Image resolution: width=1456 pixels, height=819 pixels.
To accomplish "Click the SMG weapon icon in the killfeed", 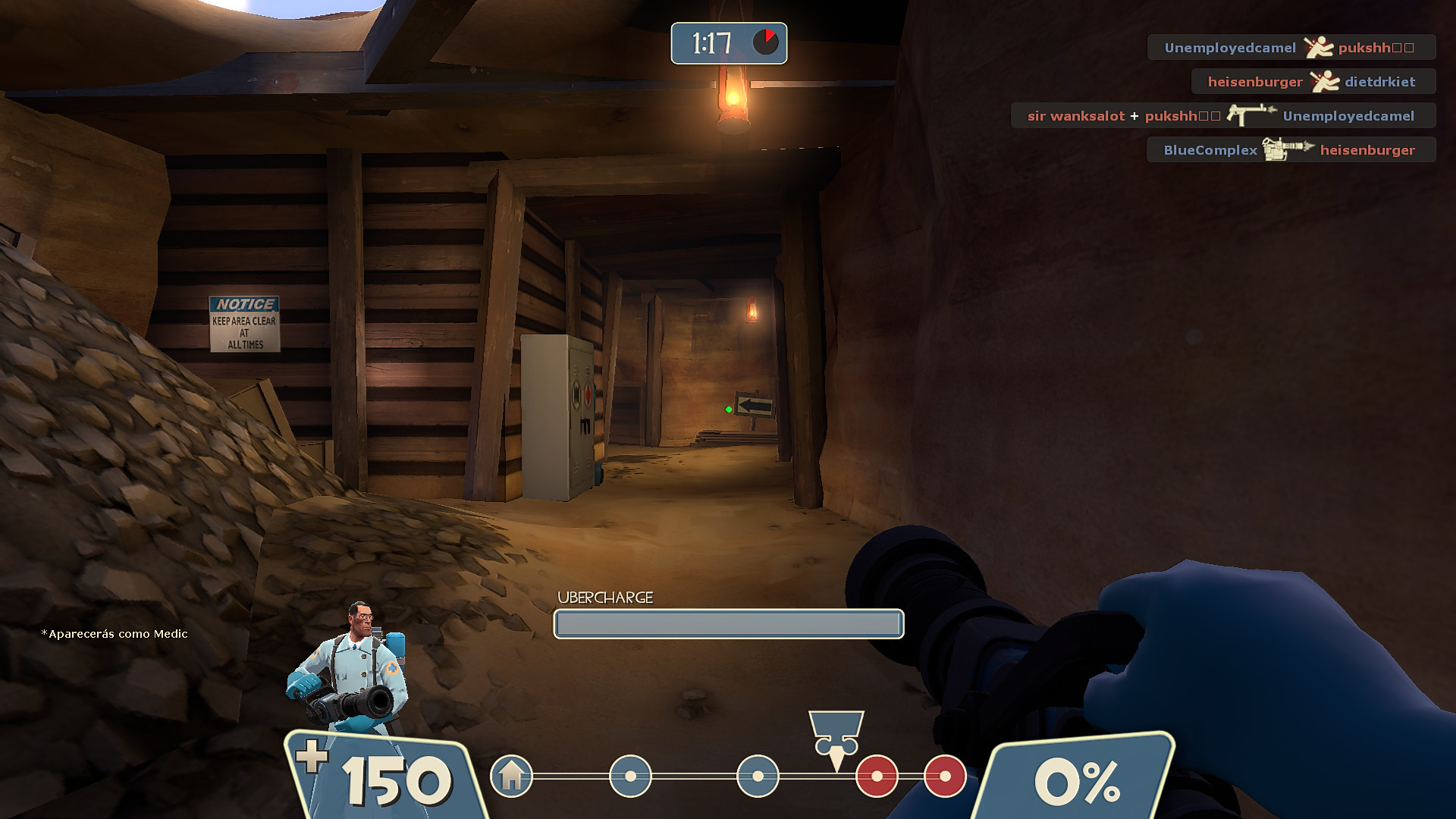I will click(1250, 115).
